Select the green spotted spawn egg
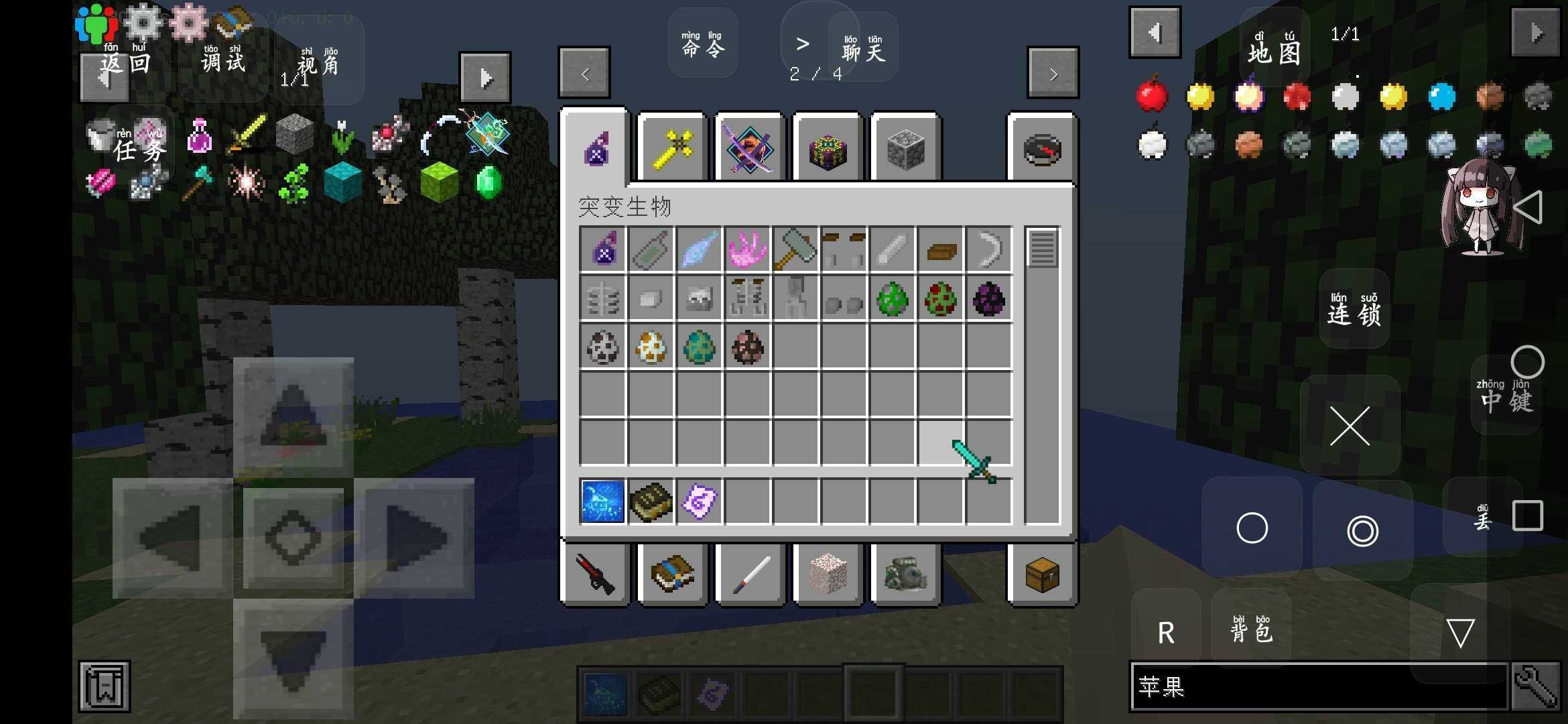 coord(892,298)
